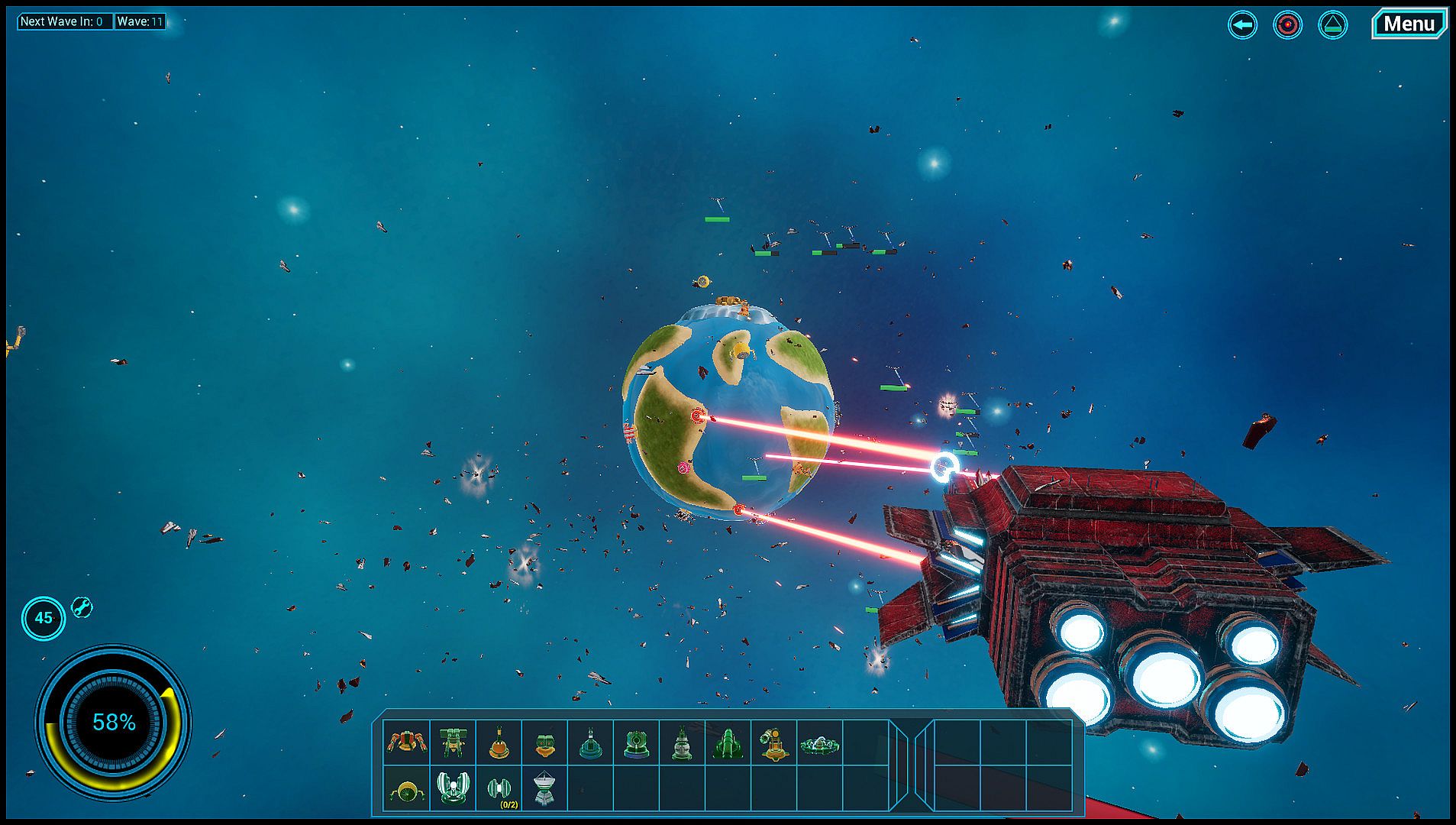Pick the grey-green antenna tower slot
The image size is (1456, 825).
click(x=682, y=742)
